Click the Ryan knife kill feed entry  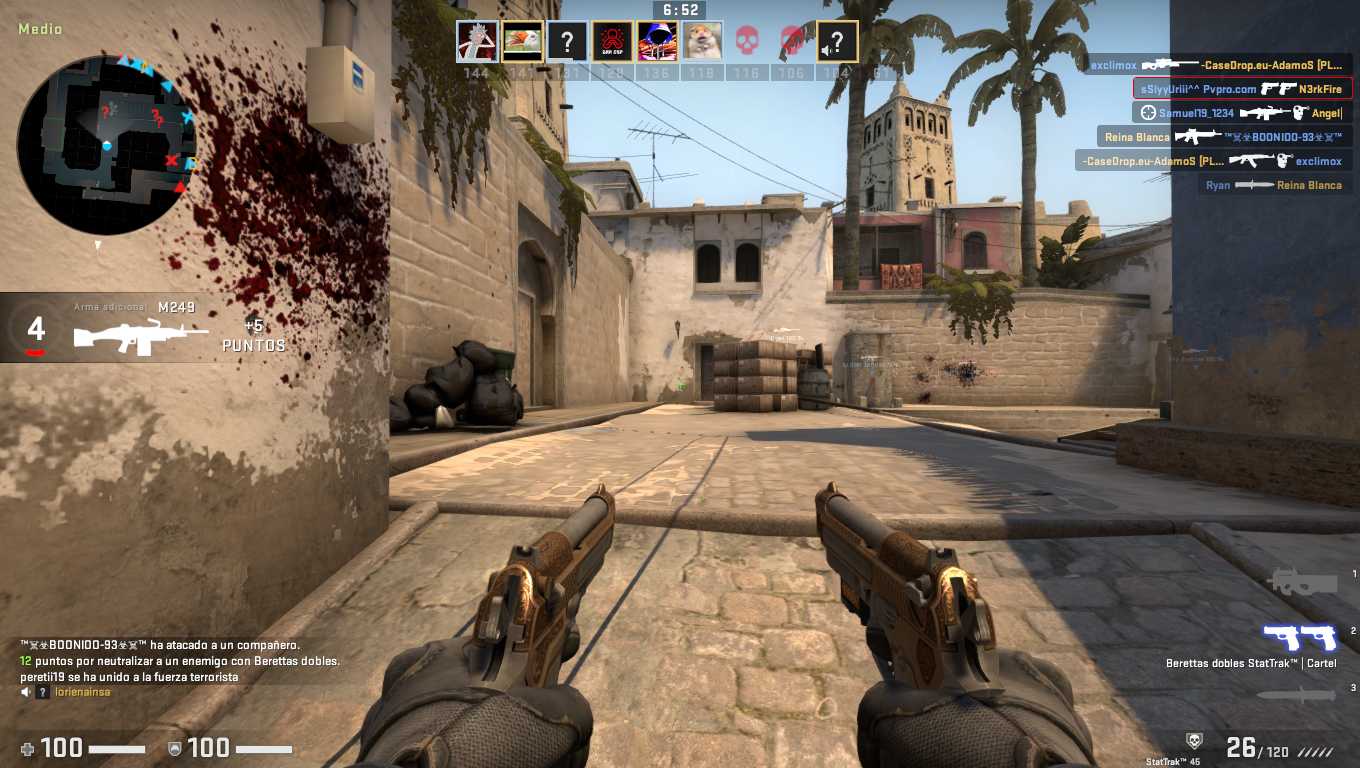(x=1275, y=185)
